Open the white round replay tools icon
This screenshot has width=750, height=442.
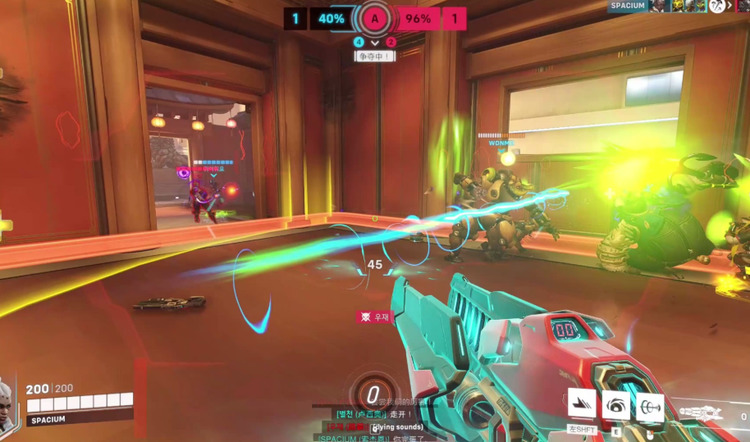click(x=717, y=7)
